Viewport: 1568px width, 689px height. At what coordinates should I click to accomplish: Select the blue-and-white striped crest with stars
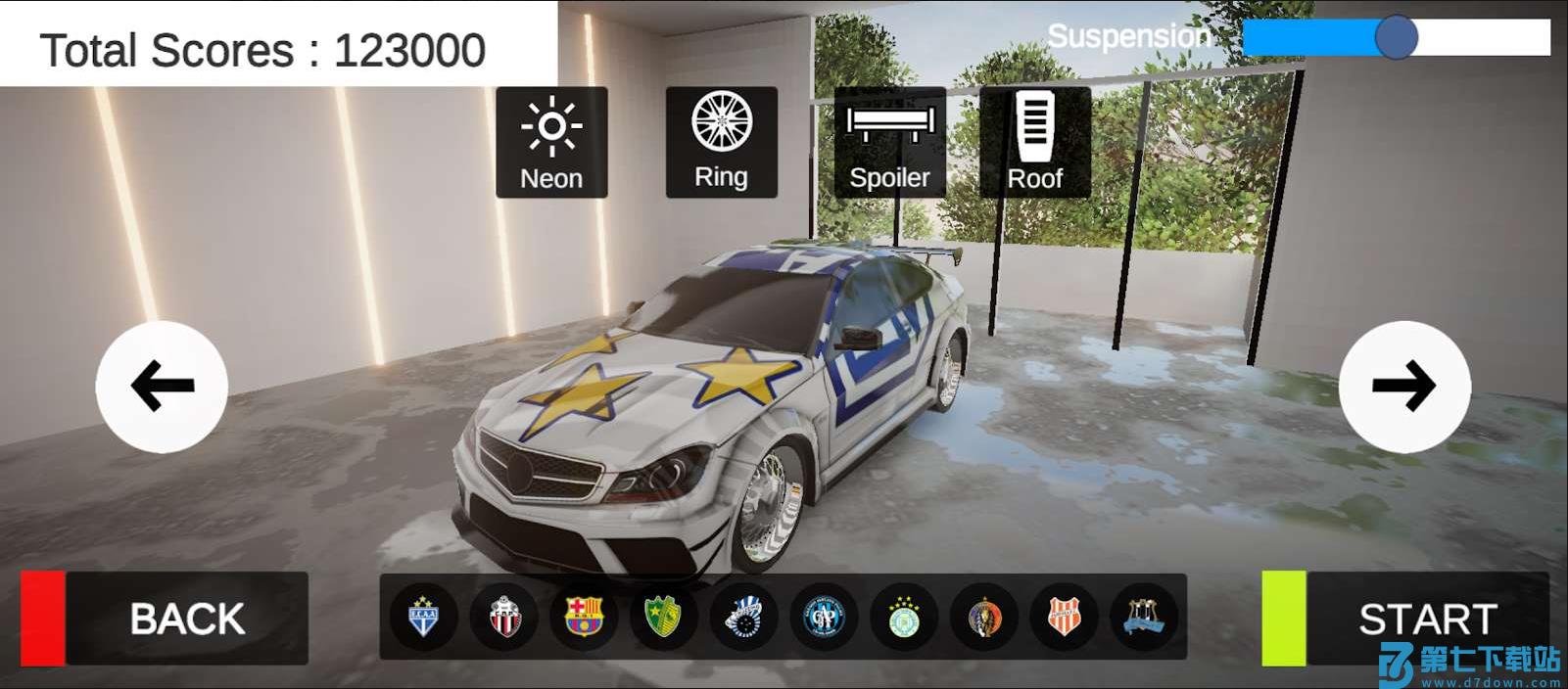point(744,618)
